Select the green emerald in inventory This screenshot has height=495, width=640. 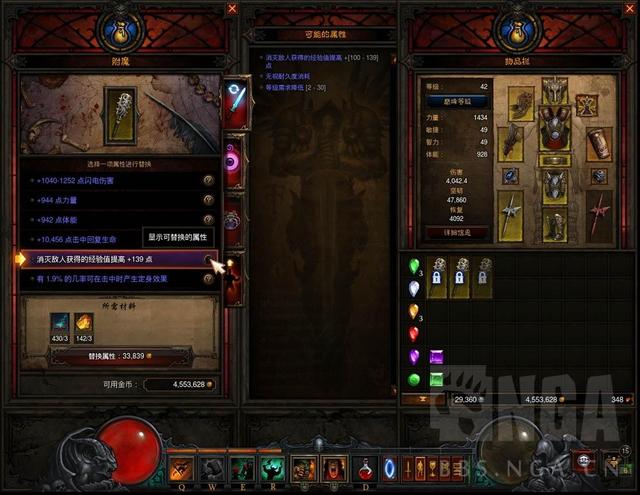coord(436,379)
